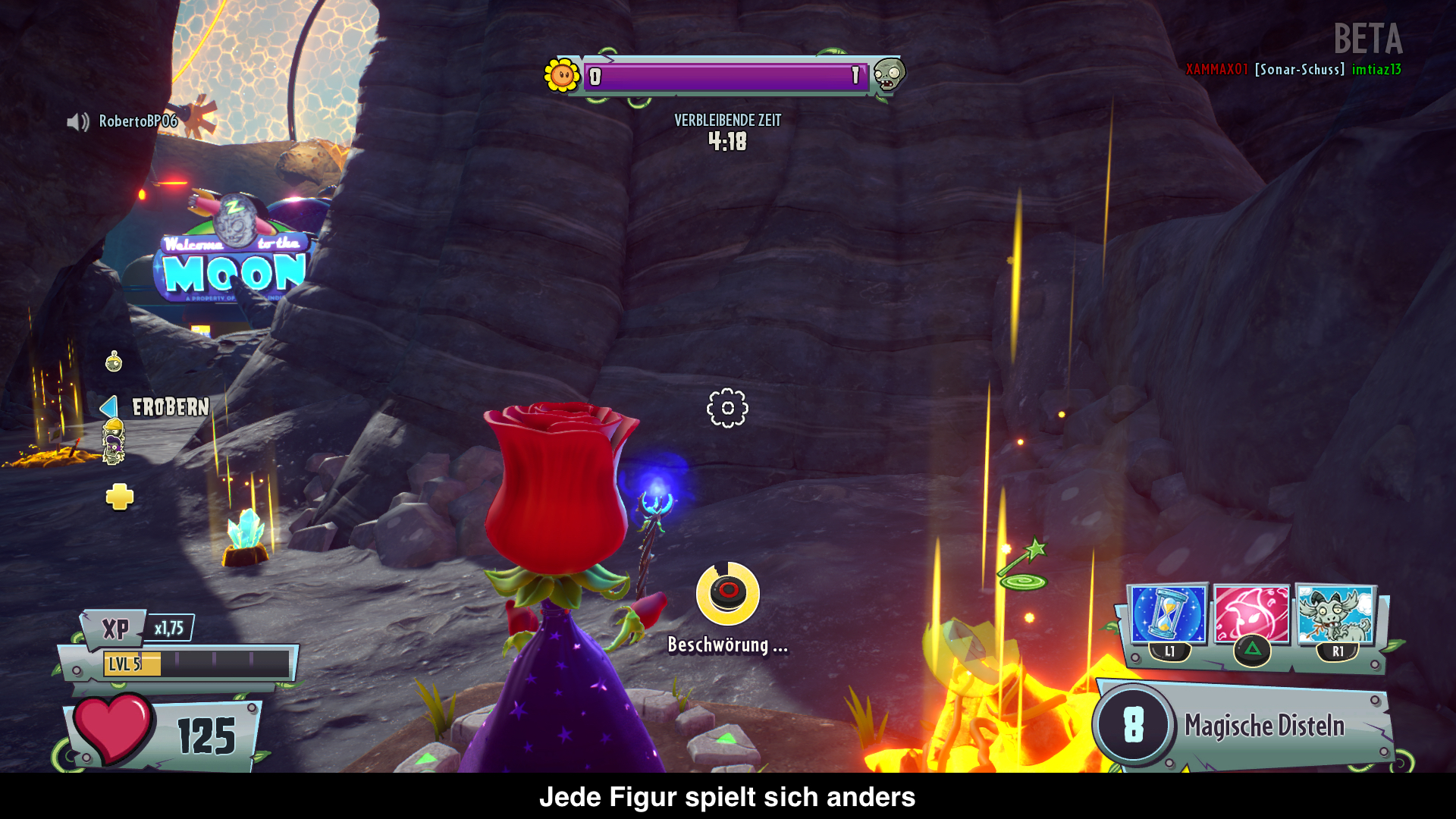Image resolution: width=1456 pixels, height=819 pixels.
Task: Open the XP multiplier badge
Action: coord(169,628)
